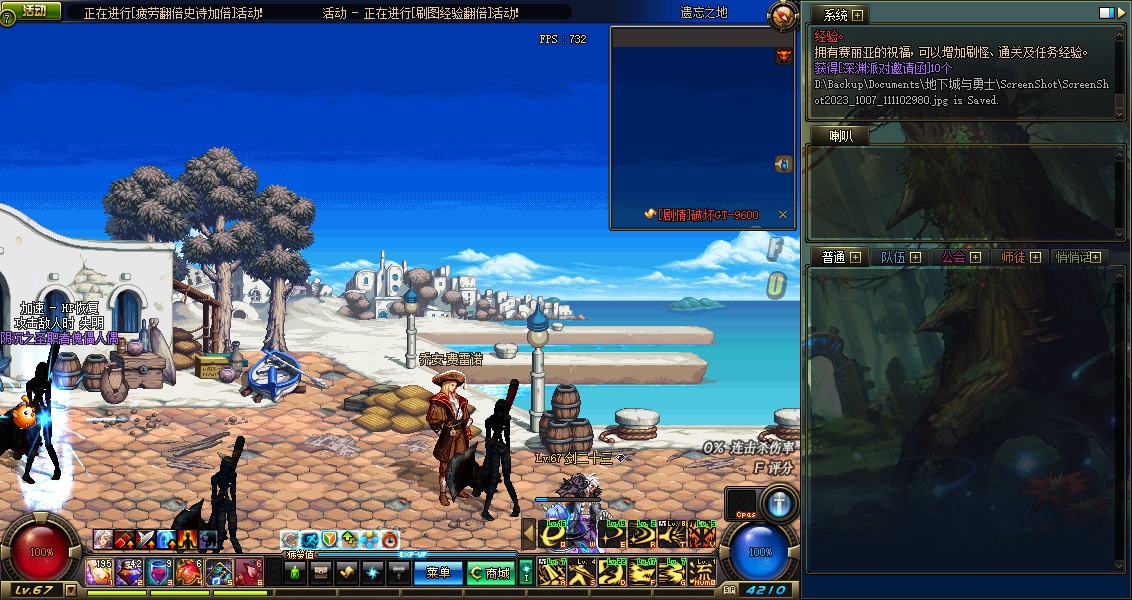Click the dropdown arrow beside Lv.67

pos(70,590)
